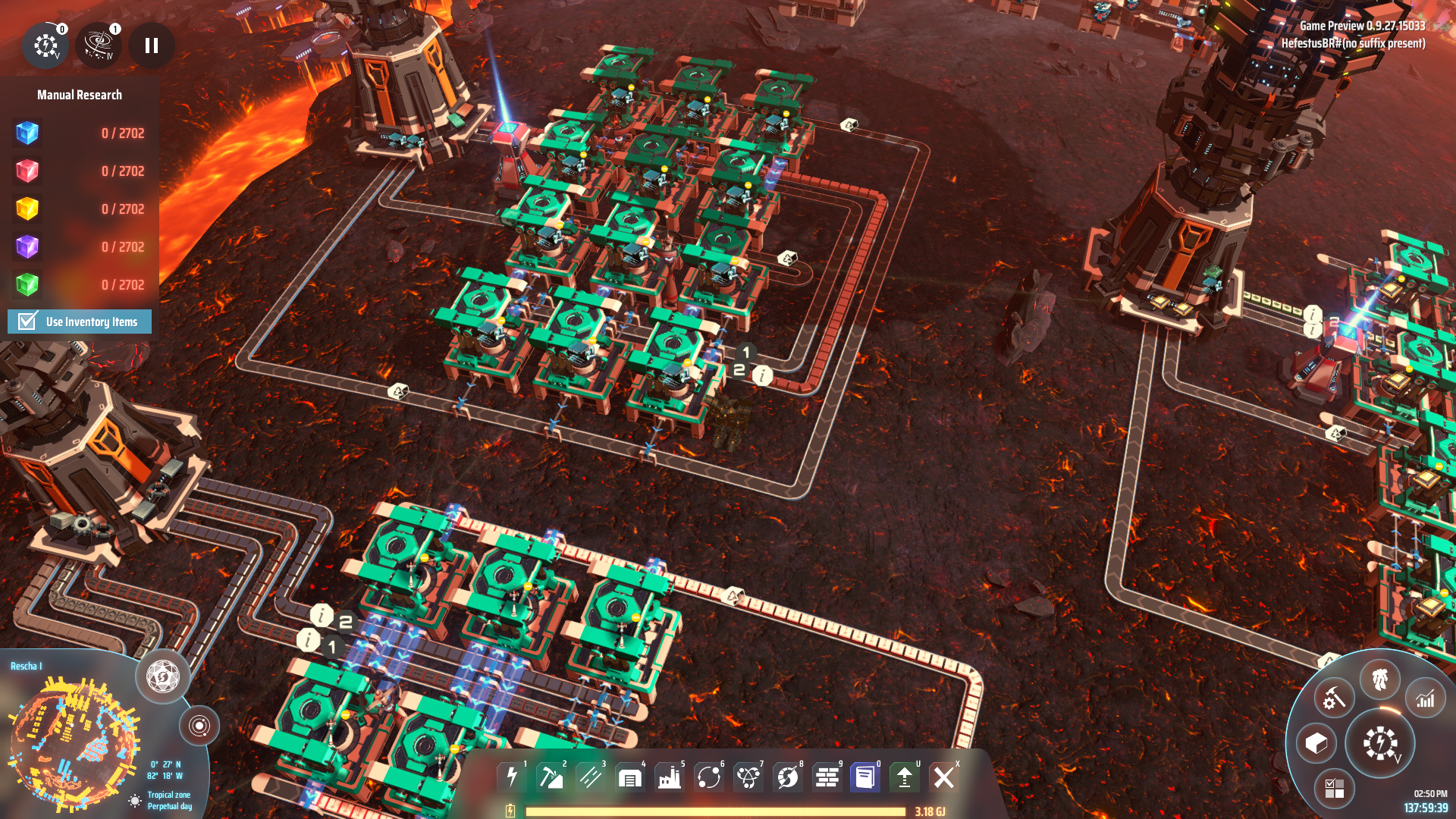Activate the green upgrade arrow tool
1456x819 pixels.
pos(904,777)
